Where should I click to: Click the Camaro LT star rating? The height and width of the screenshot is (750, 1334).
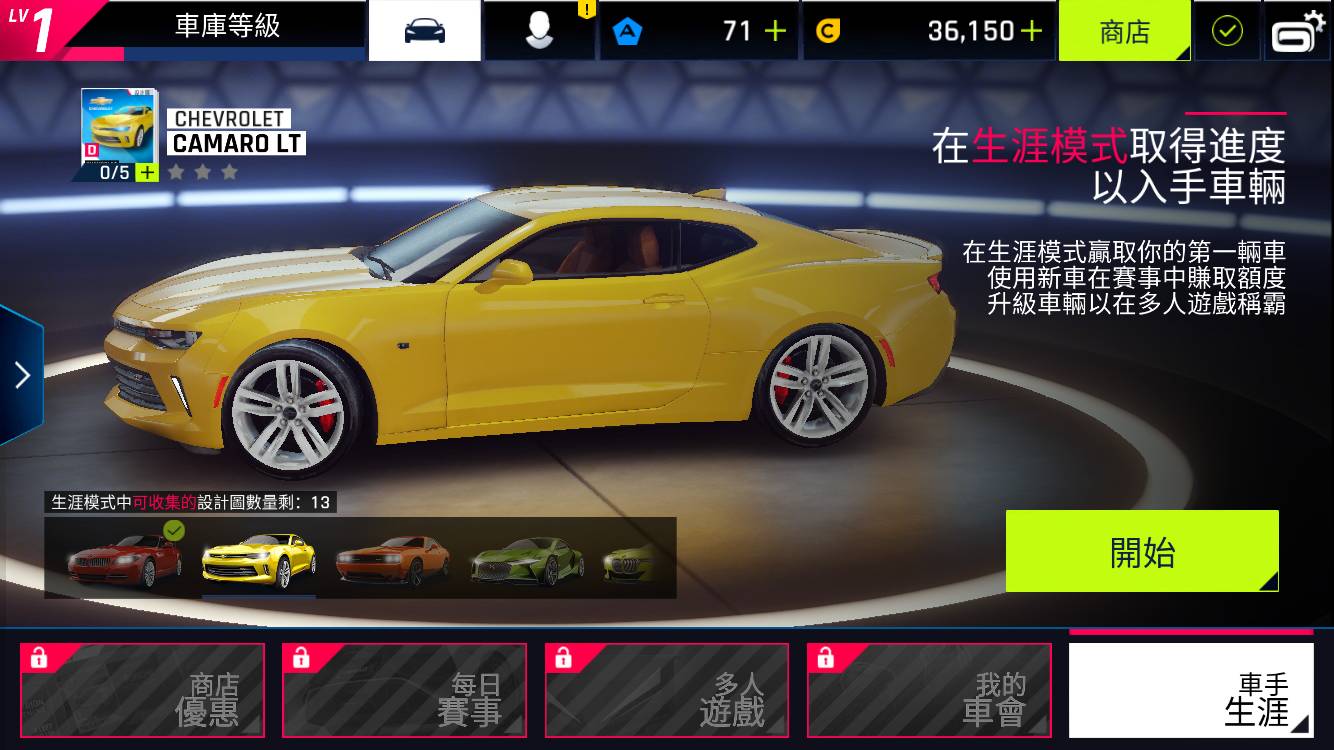[x=203, y=170]
